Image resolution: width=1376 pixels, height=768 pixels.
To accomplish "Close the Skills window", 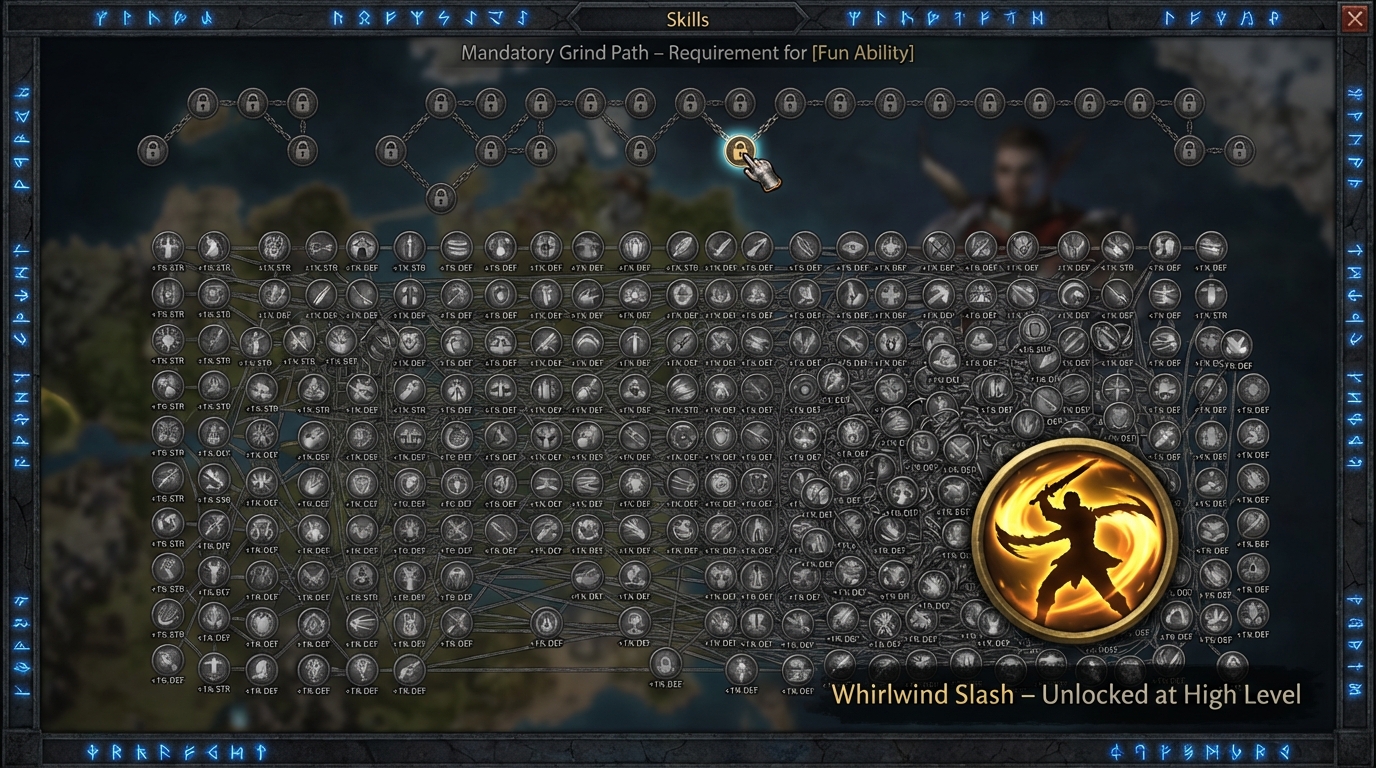I will pos(1354,19).
